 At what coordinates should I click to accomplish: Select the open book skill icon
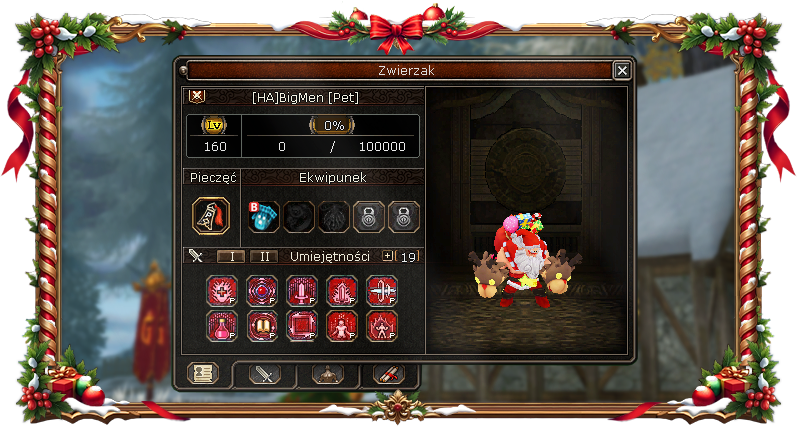[x=261, y=325]
